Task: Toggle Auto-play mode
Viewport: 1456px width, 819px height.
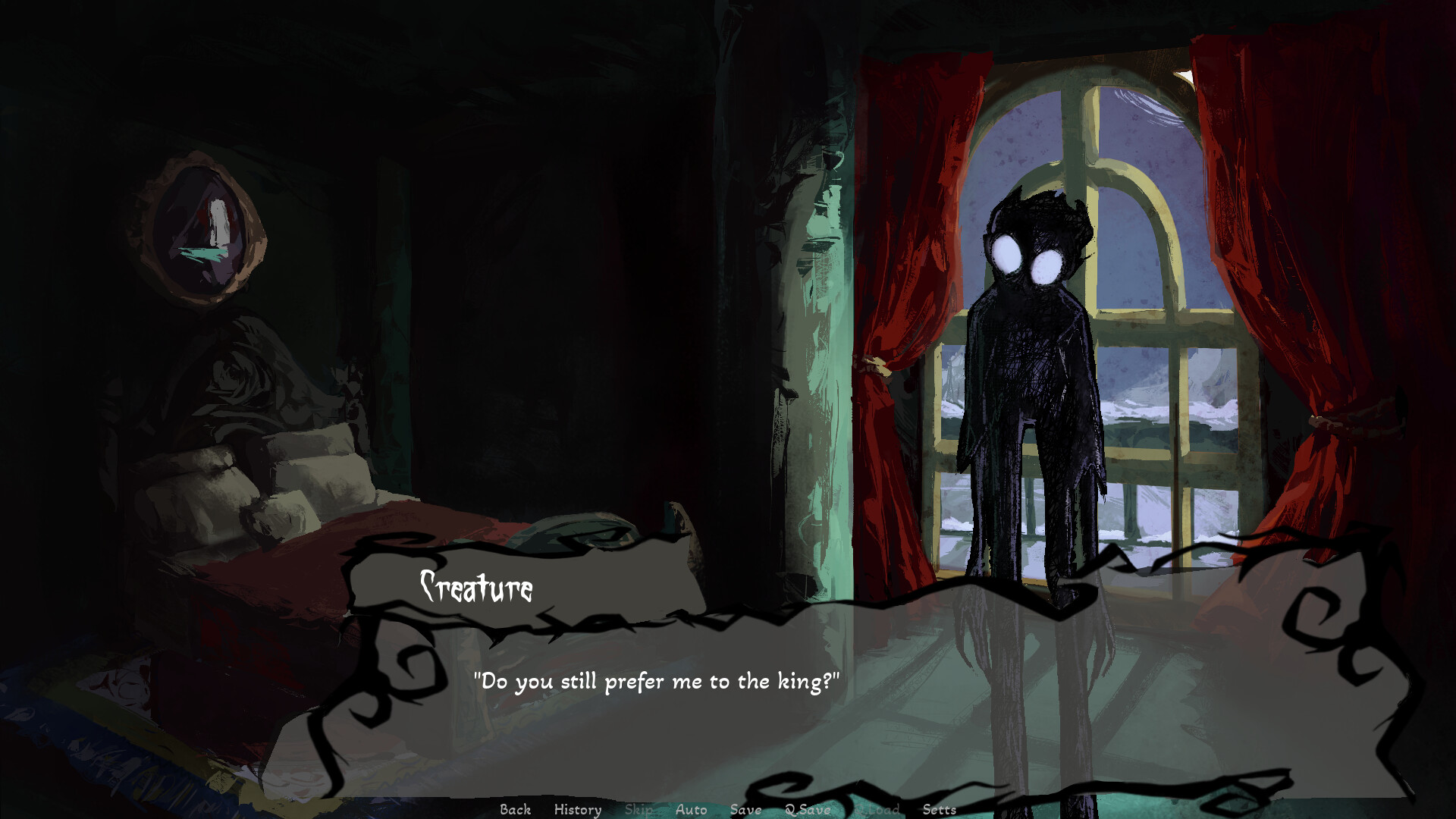Action: click(x=690, y=810)
